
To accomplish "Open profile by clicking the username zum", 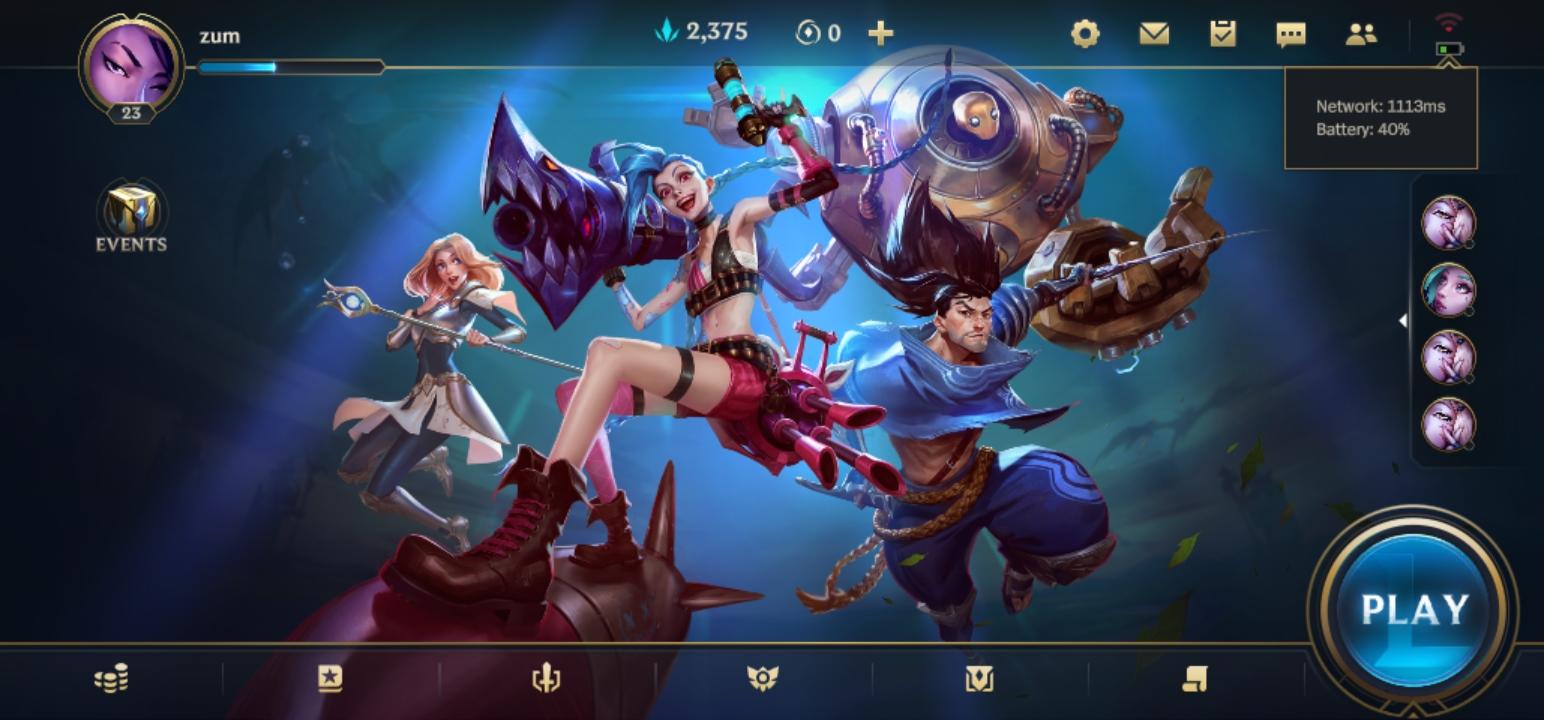I will tap(219, 36).
